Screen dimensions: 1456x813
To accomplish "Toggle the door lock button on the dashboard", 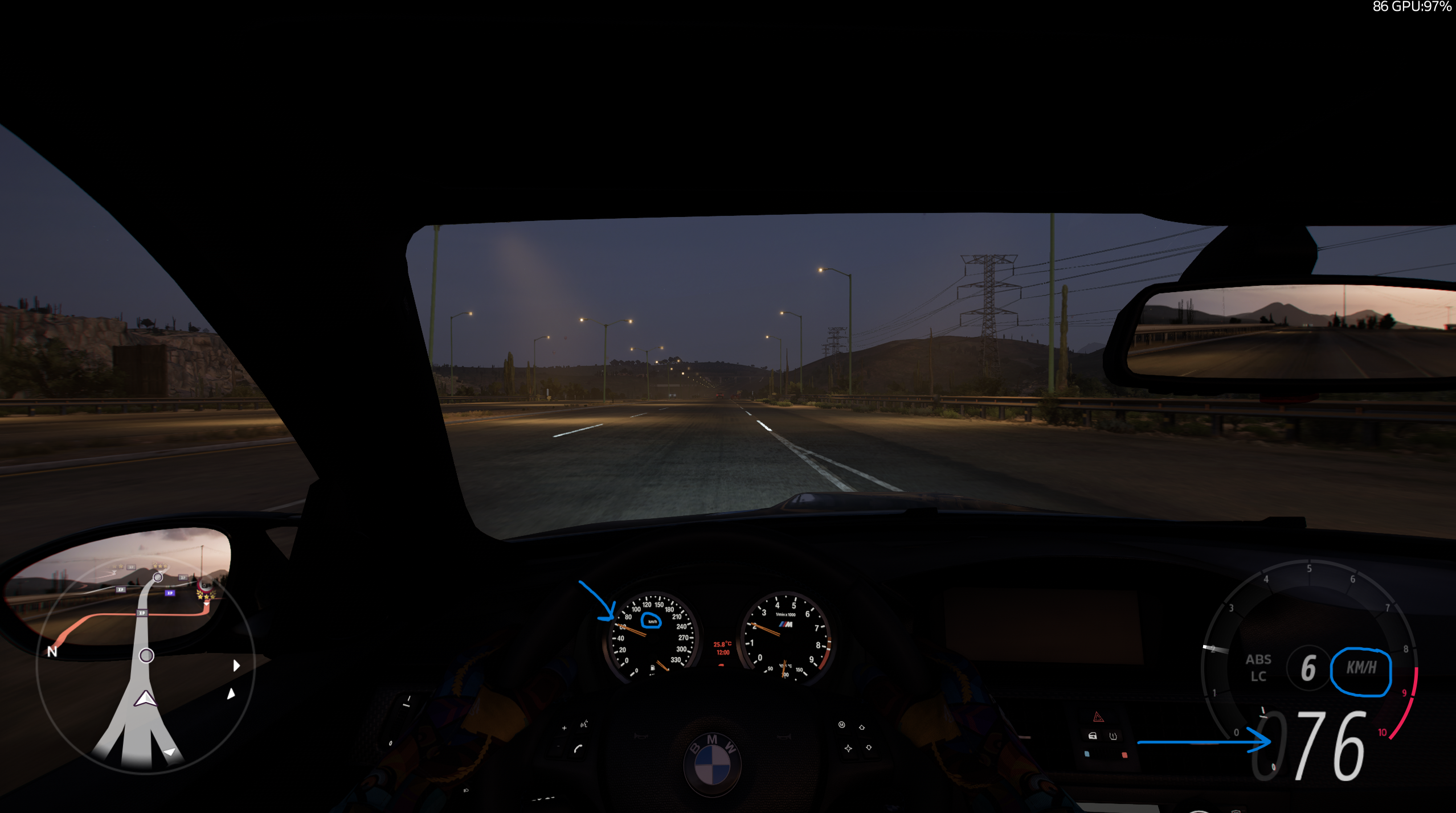I will (x=1093, y=736).
